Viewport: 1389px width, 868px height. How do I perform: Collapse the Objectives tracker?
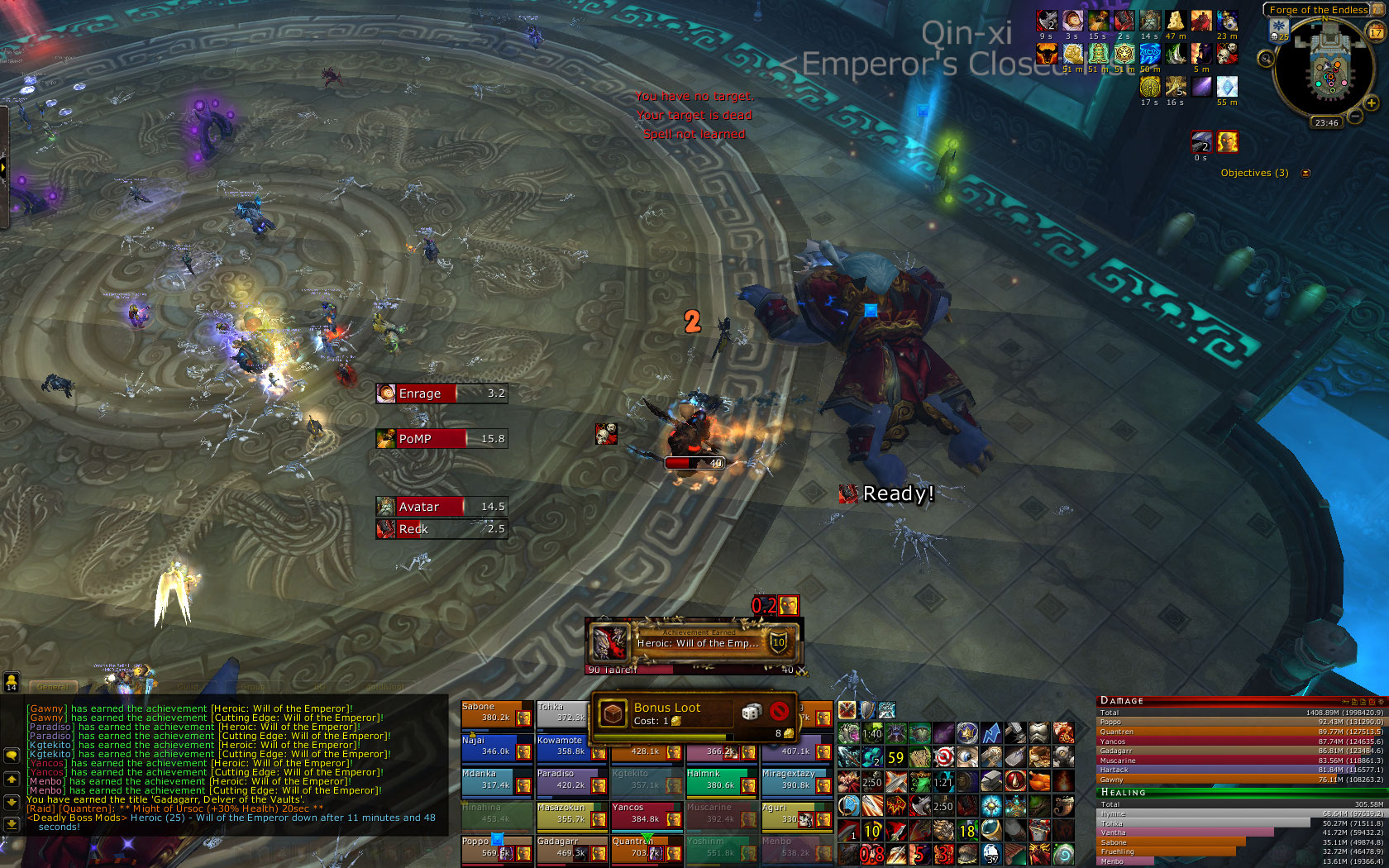1305,173
